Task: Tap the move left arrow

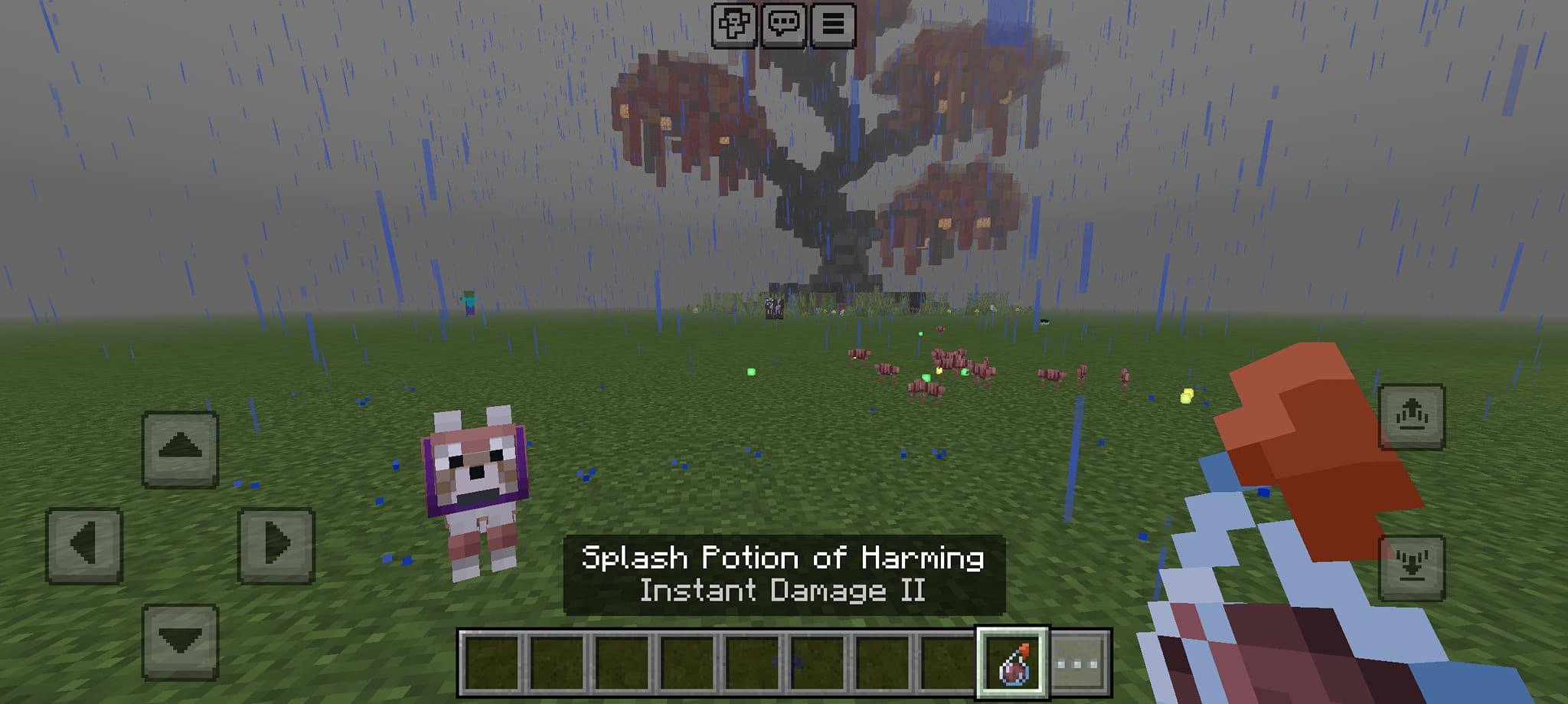Action: pyautogui.click(x=84, y=545)
